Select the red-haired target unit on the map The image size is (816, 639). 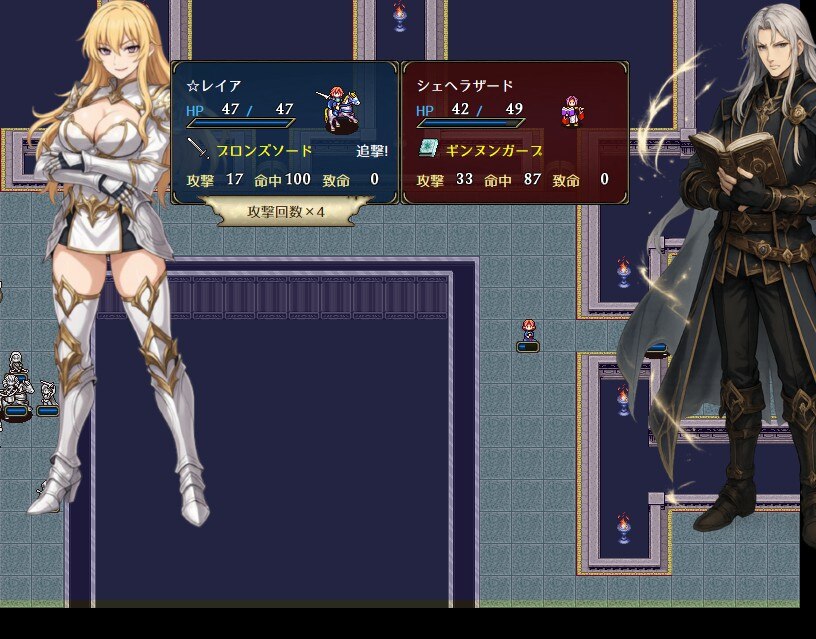tap(528, 331)
